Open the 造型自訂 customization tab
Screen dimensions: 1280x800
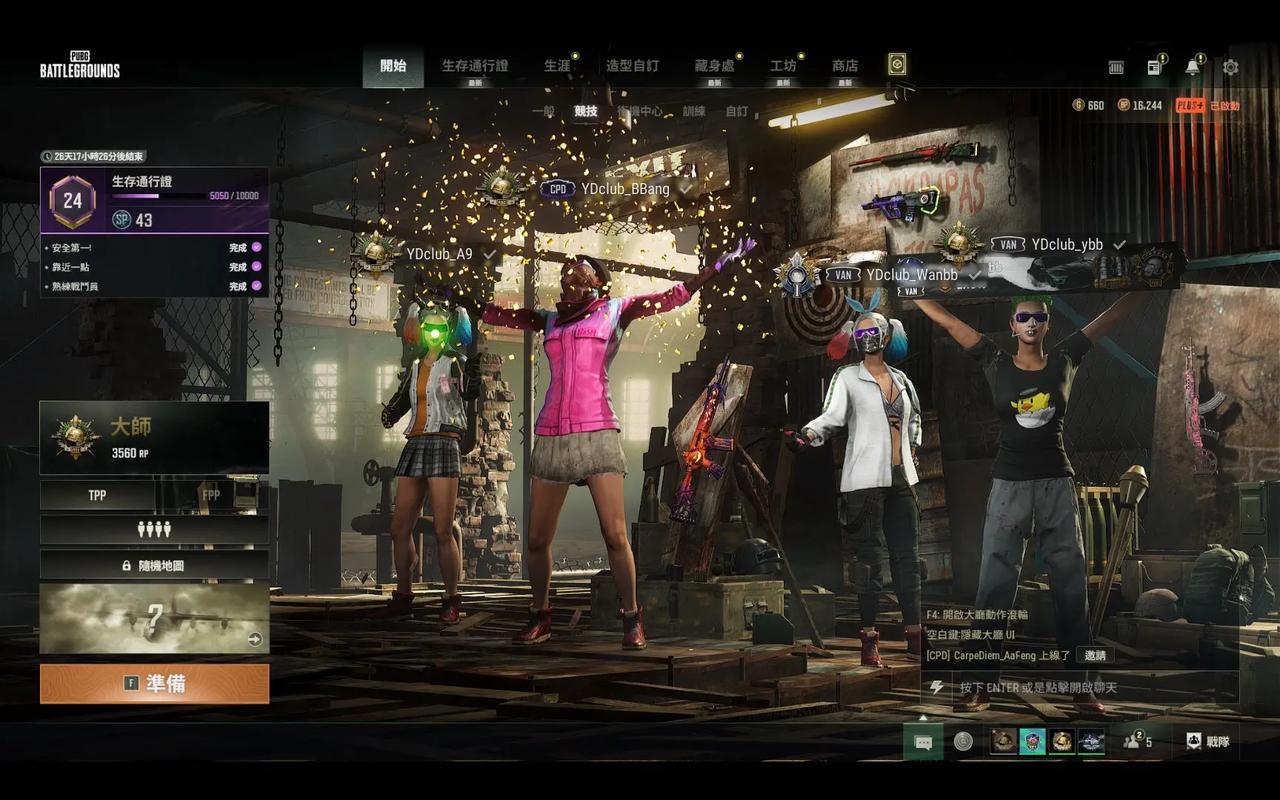click(632, 66)
